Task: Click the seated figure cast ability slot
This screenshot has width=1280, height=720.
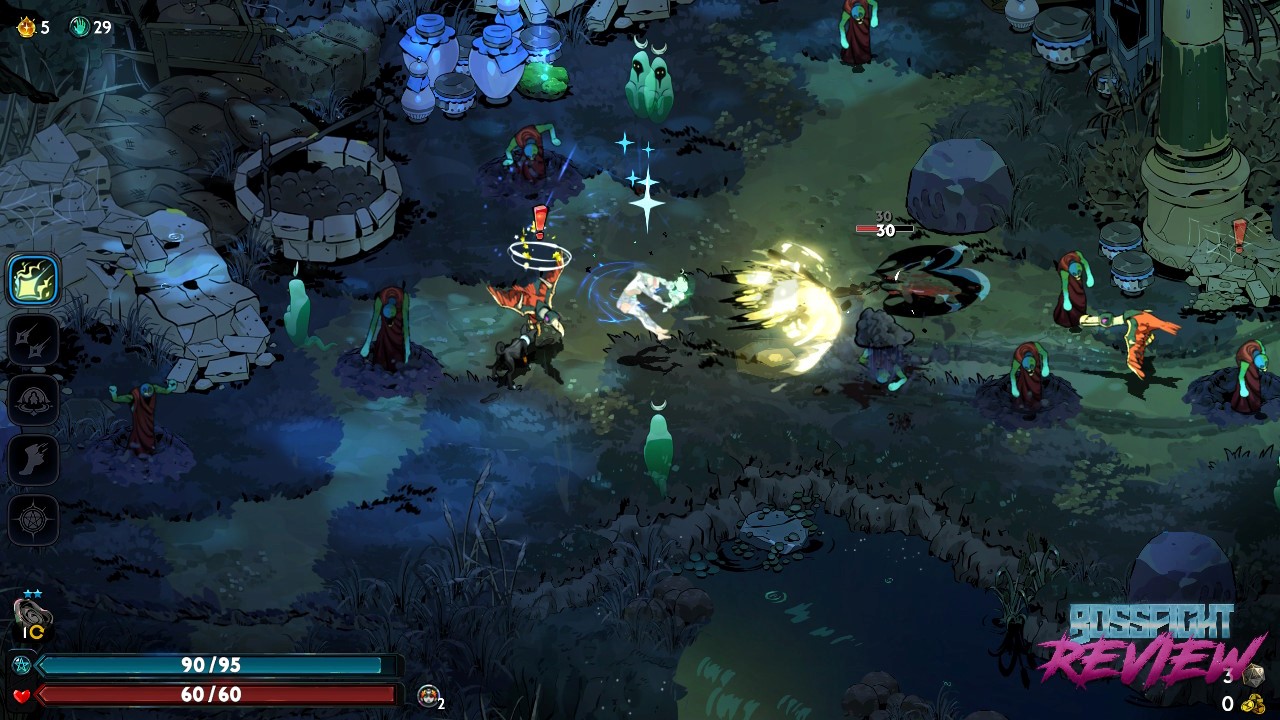Action: point(33,400)
